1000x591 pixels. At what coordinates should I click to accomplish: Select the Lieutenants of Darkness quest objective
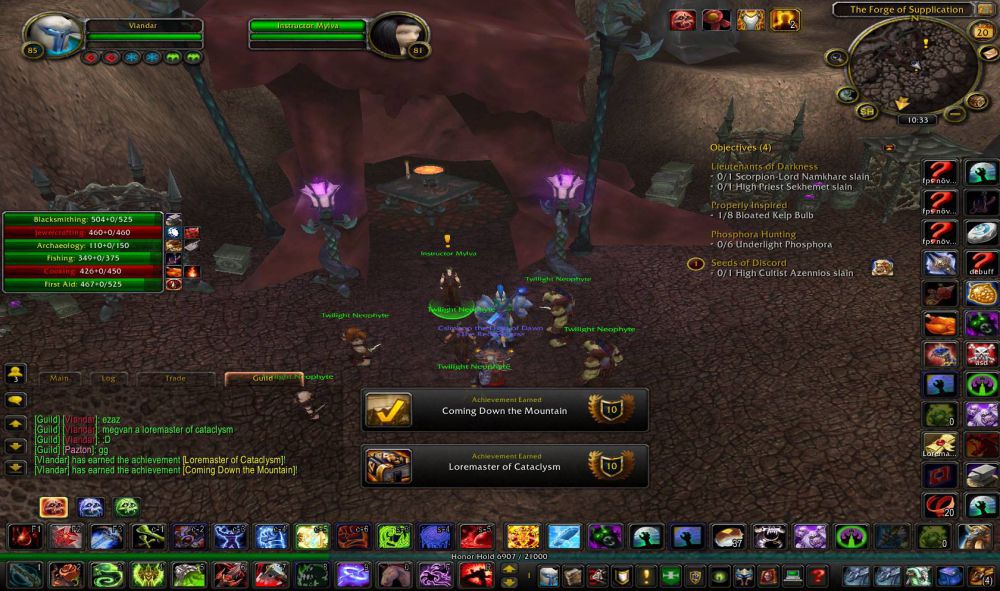click(764, 166)
